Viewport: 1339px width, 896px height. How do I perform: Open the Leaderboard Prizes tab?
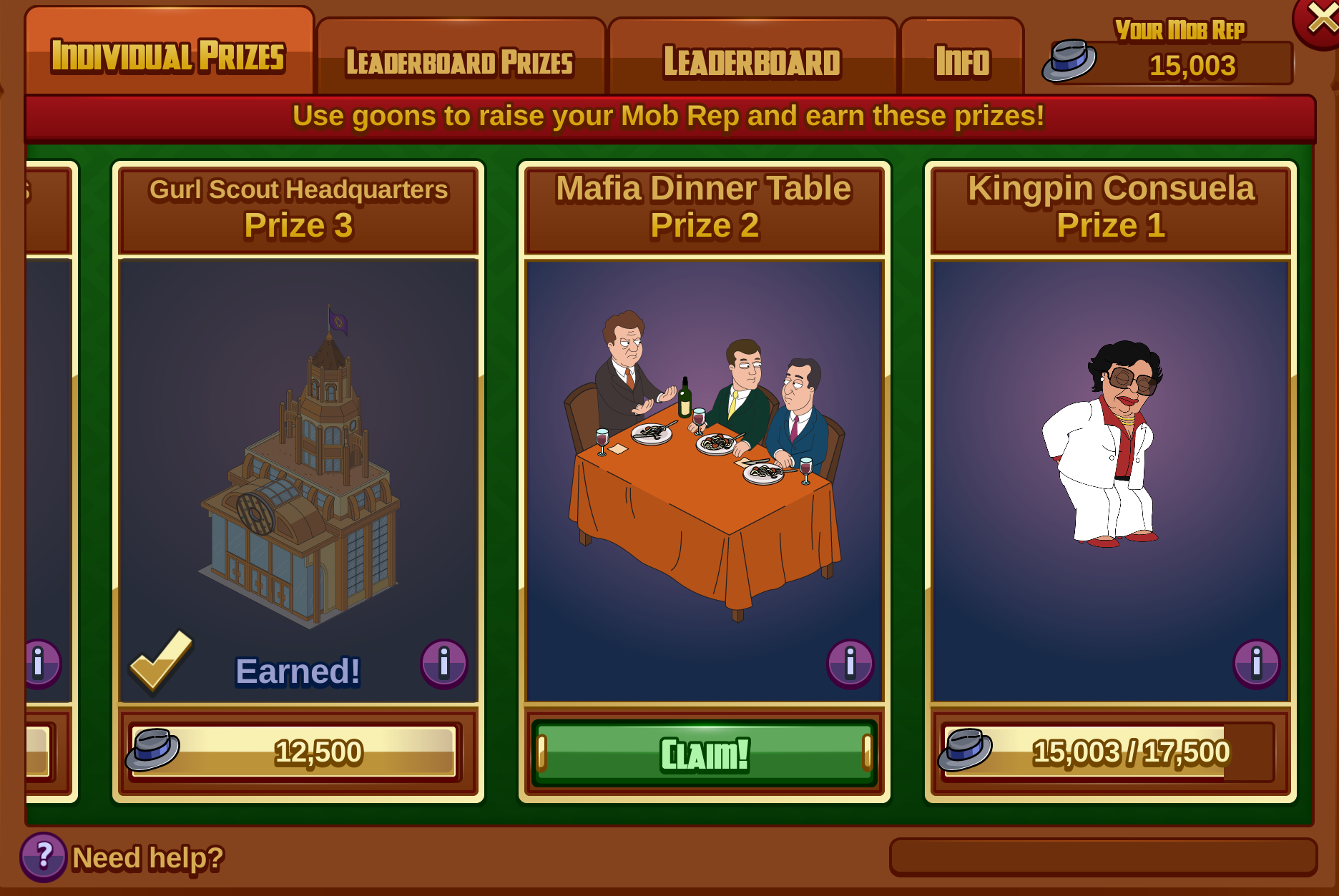pos(460,61)
